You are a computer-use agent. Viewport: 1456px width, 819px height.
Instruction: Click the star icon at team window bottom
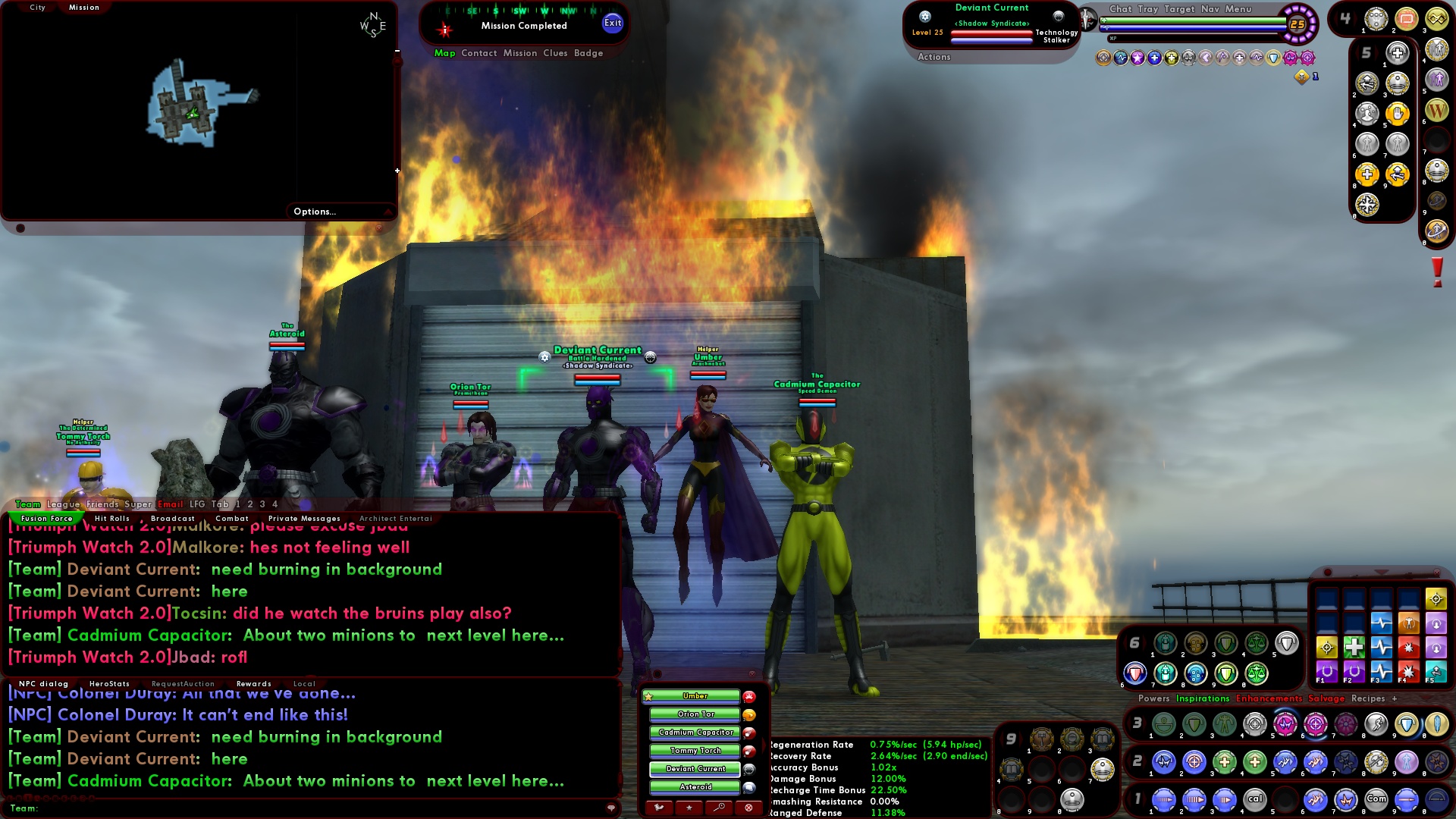689,807
